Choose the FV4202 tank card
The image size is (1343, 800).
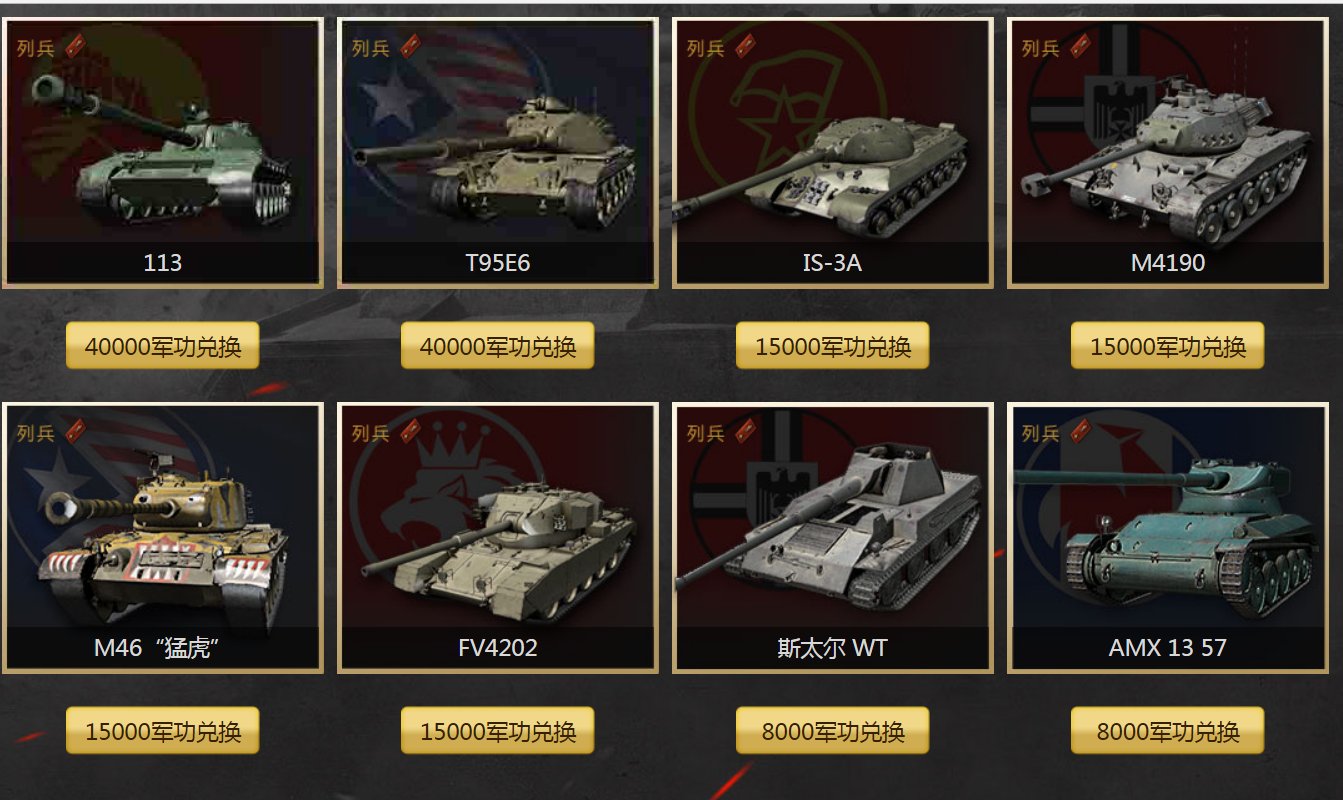pos(497,537)
